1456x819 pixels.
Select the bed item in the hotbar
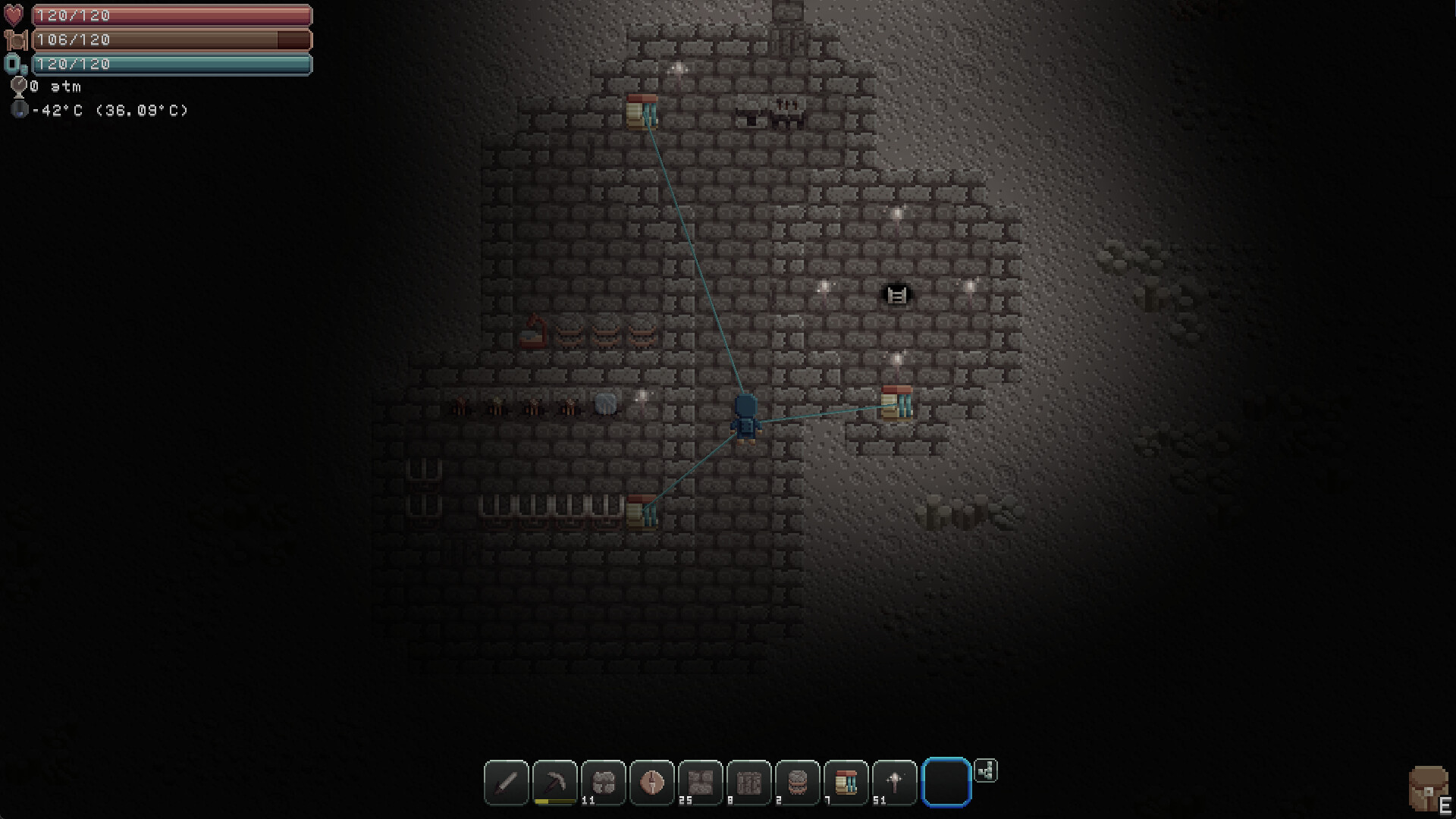click(x=846, y=783)
